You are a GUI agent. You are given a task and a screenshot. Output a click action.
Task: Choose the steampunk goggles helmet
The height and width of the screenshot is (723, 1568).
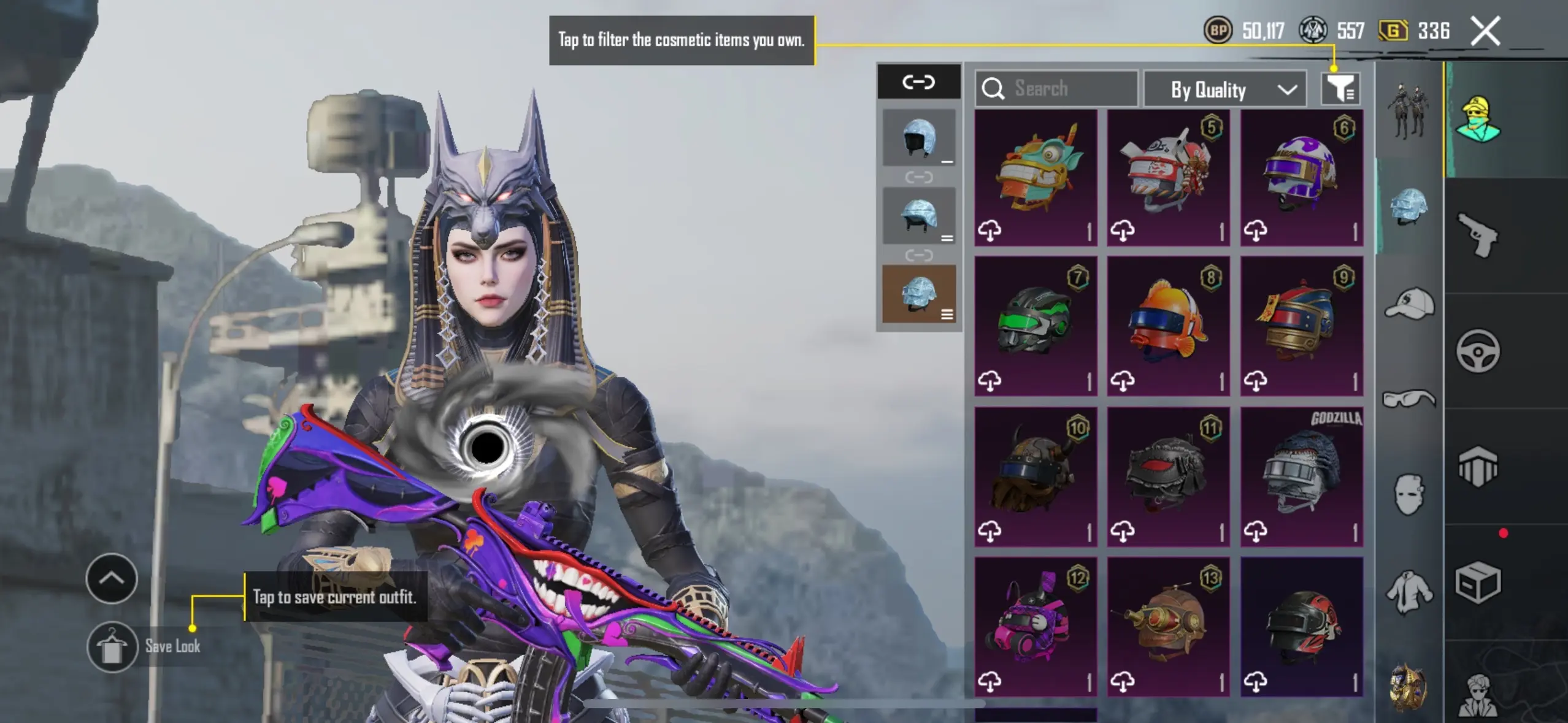point(1168,627)
